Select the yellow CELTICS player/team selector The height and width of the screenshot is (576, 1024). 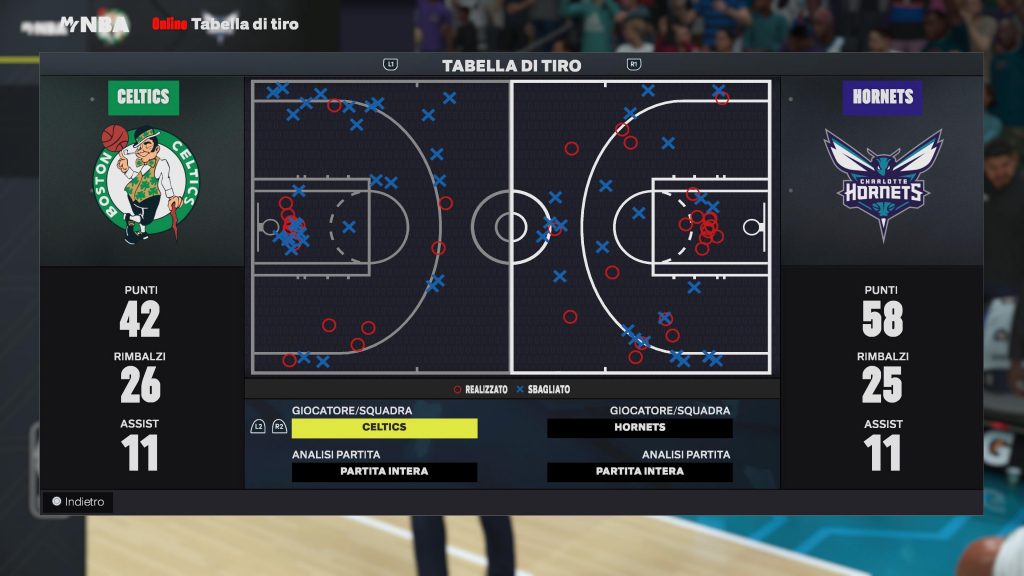click(x=384, y=428)
